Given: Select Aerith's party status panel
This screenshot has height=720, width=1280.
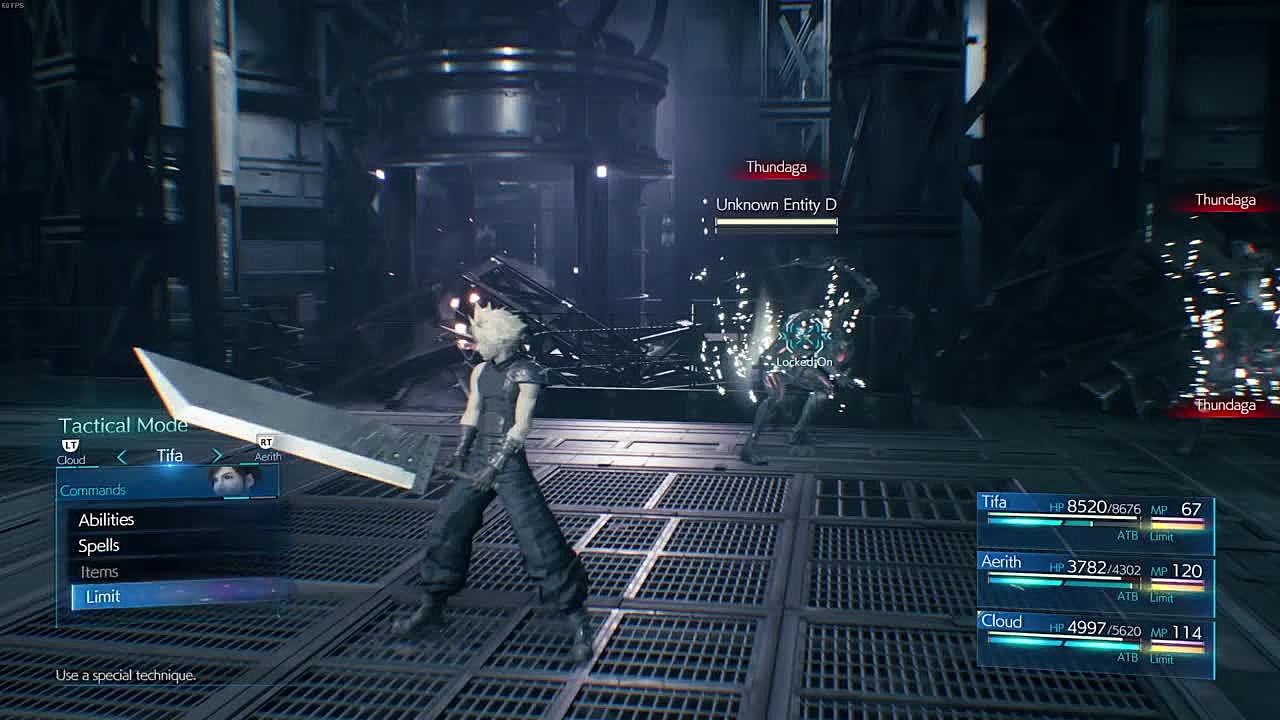Looking at the screenshot, I should click(x=1095, y=582).
